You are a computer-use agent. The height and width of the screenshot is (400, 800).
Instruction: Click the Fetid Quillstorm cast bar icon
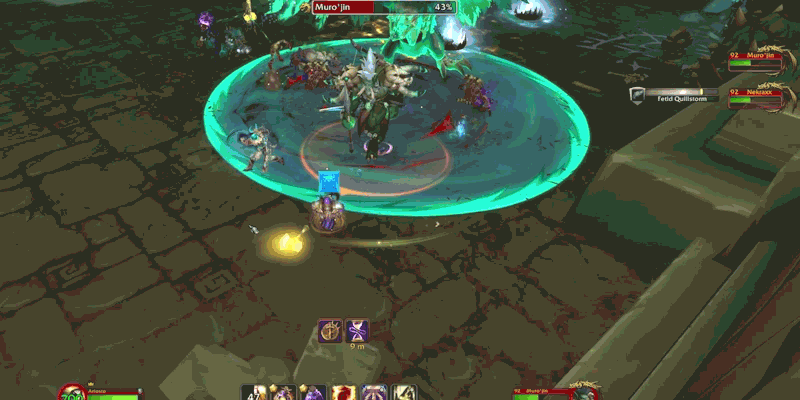coord(637,95)
